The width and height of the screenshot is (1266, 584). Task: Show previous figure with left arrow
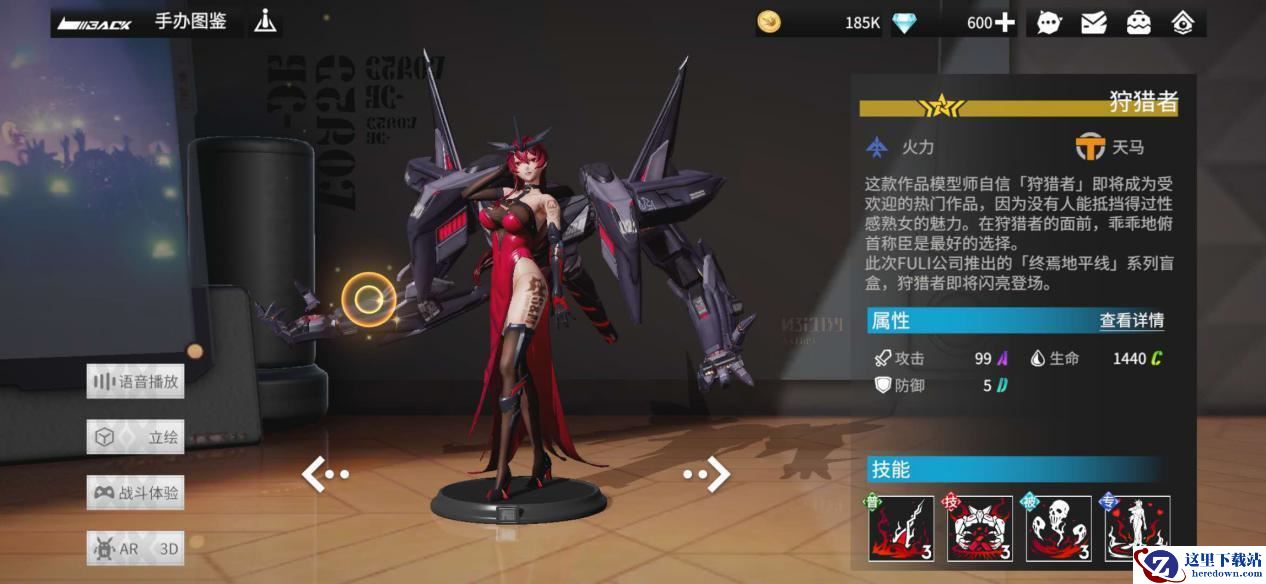[324, 474]
